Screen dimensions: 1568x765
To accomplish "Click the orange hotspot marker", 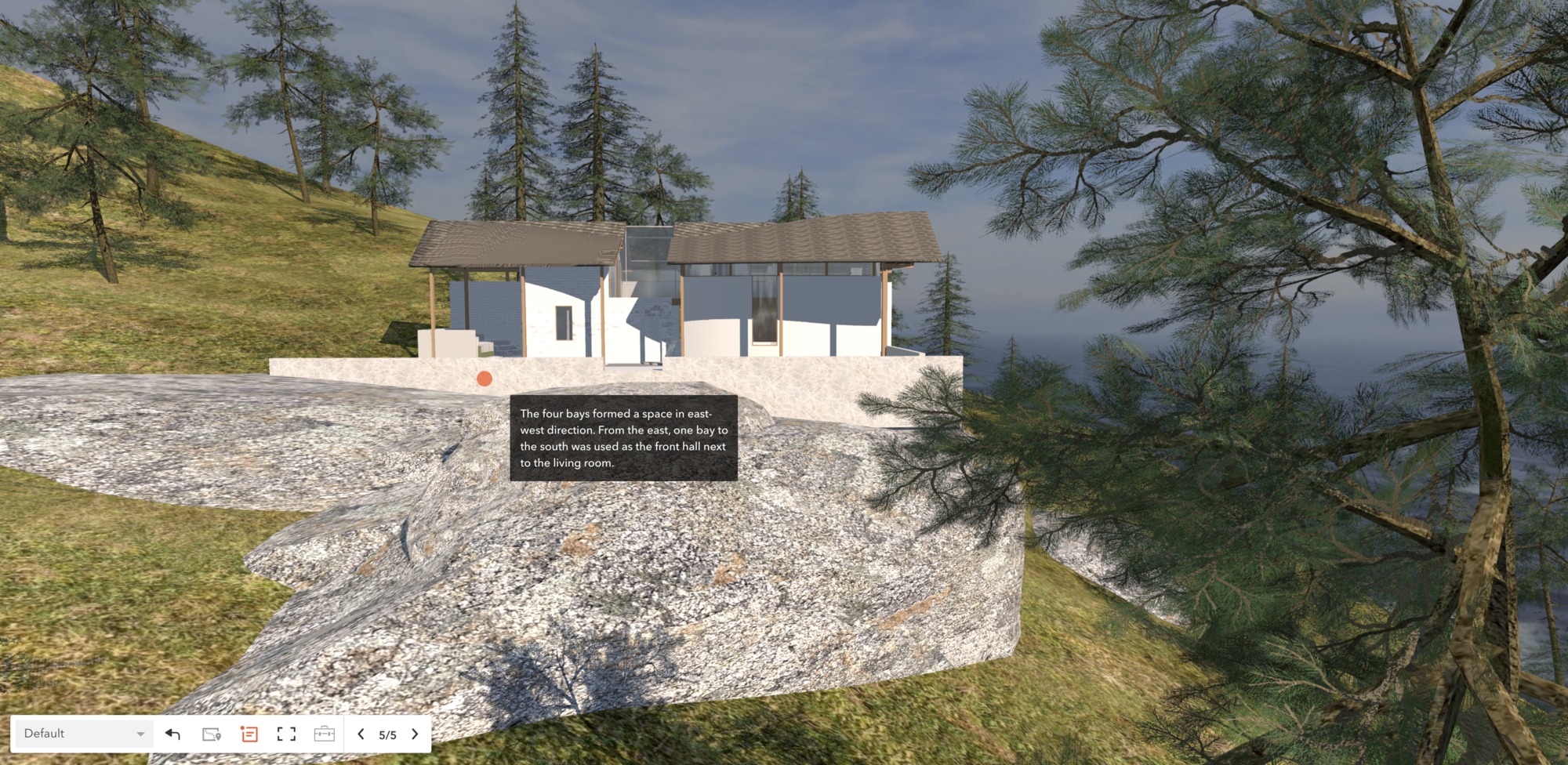I will coord(485,379).
